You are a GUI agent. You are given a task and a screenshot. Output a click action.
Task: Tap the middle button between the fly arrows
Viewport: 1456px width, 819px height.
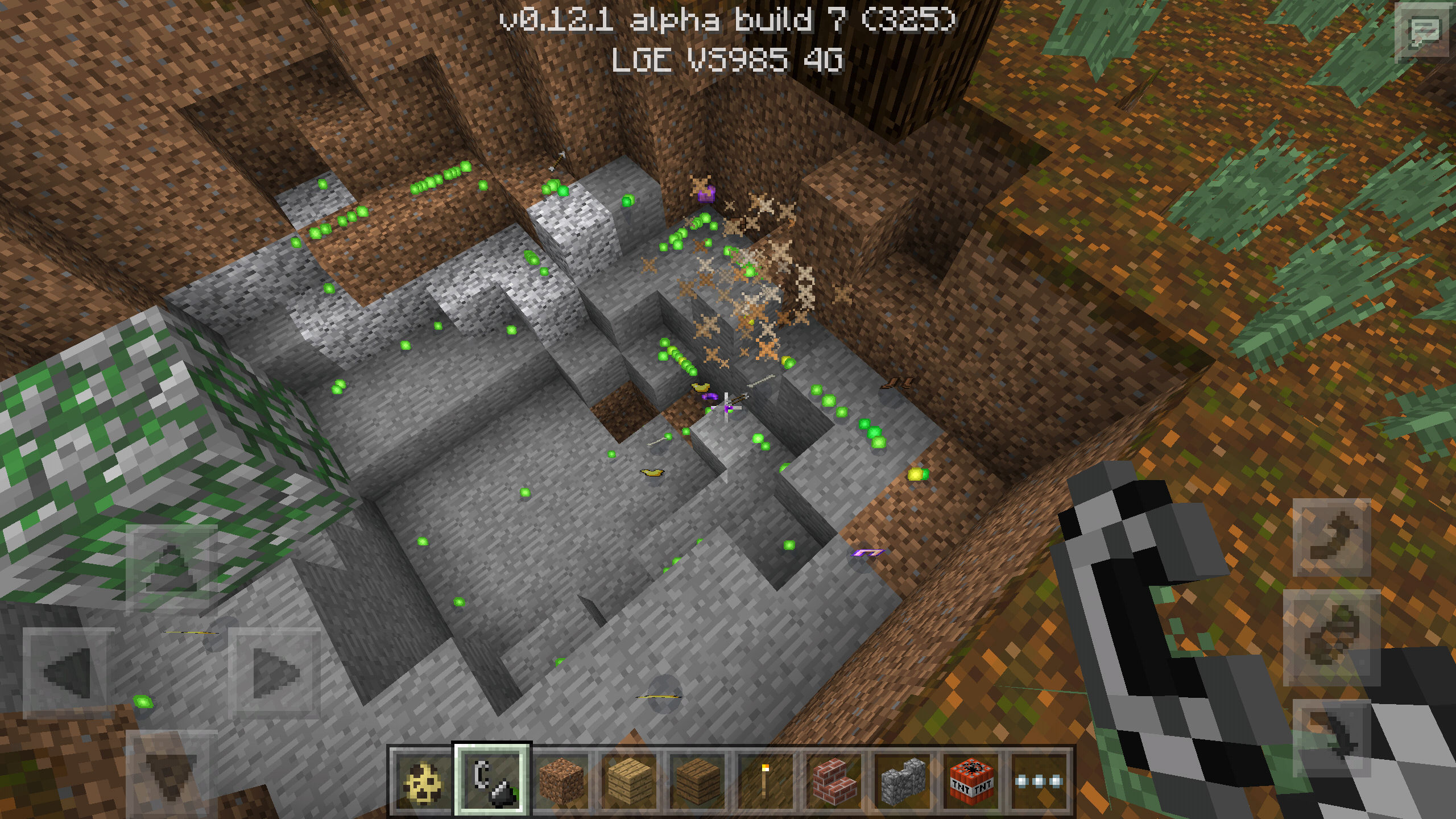click(x=1332, y=638)
